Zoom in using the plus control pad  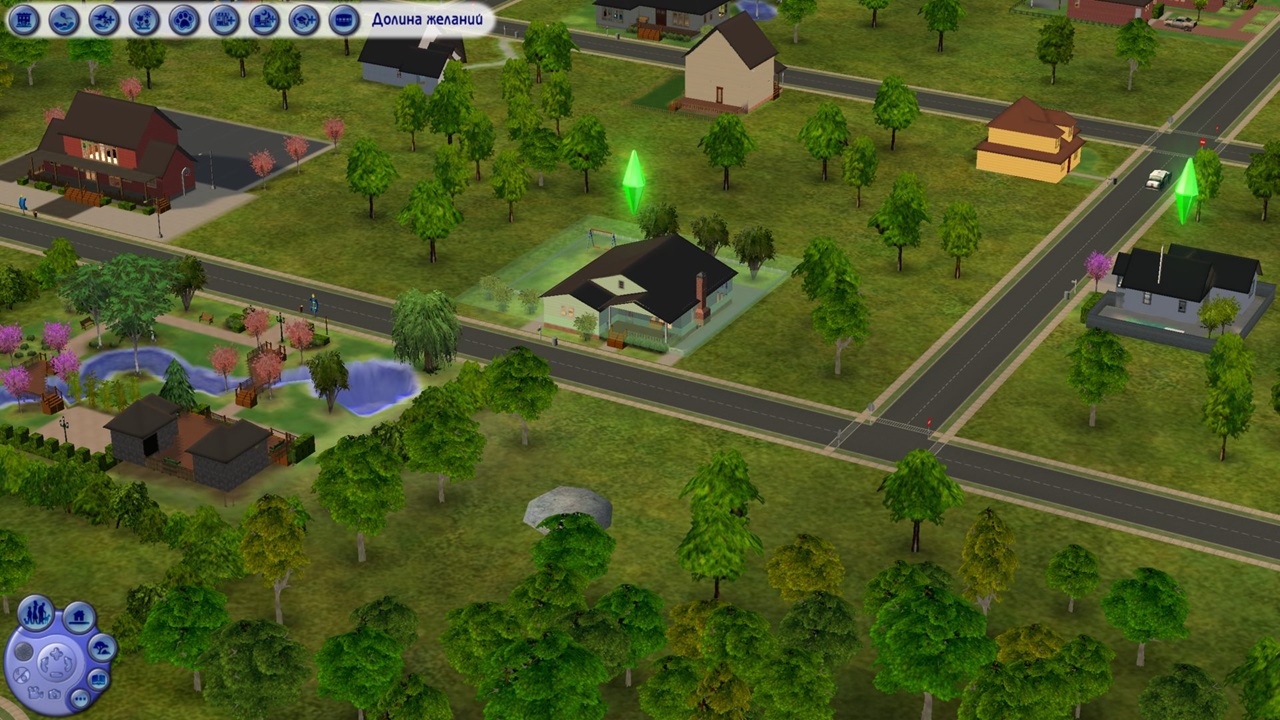[56, 654]
